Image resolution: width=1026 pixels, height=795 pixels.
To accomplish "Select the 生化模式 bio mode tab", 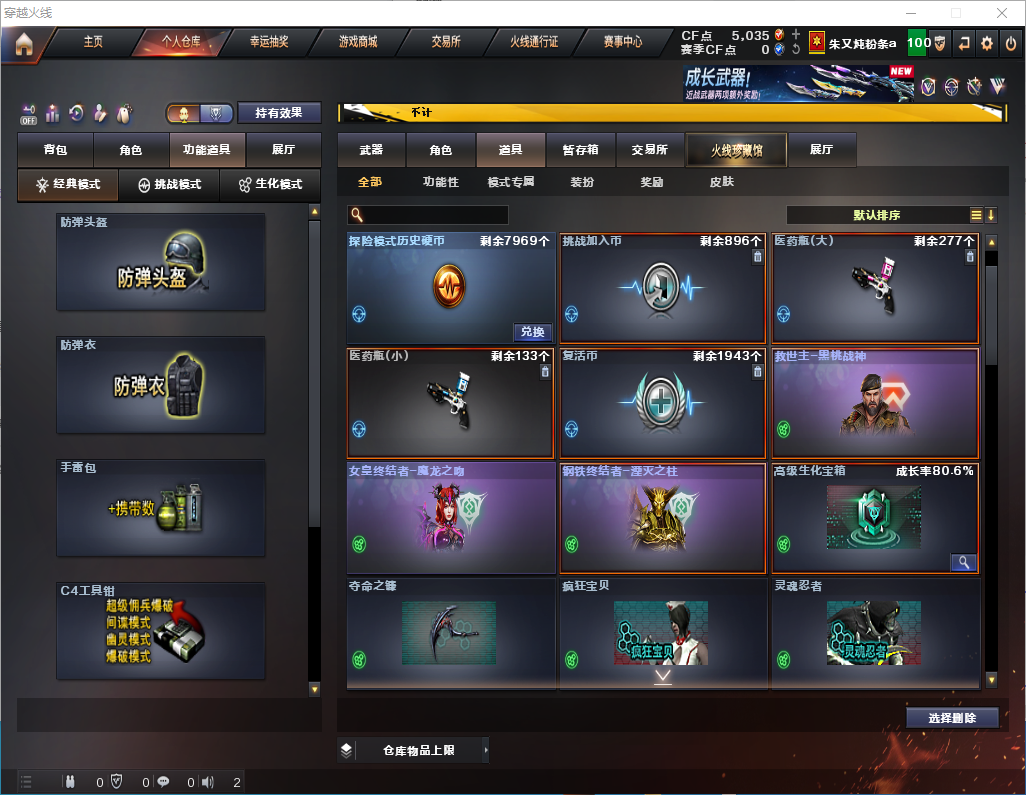I will [x=270, y=185].
